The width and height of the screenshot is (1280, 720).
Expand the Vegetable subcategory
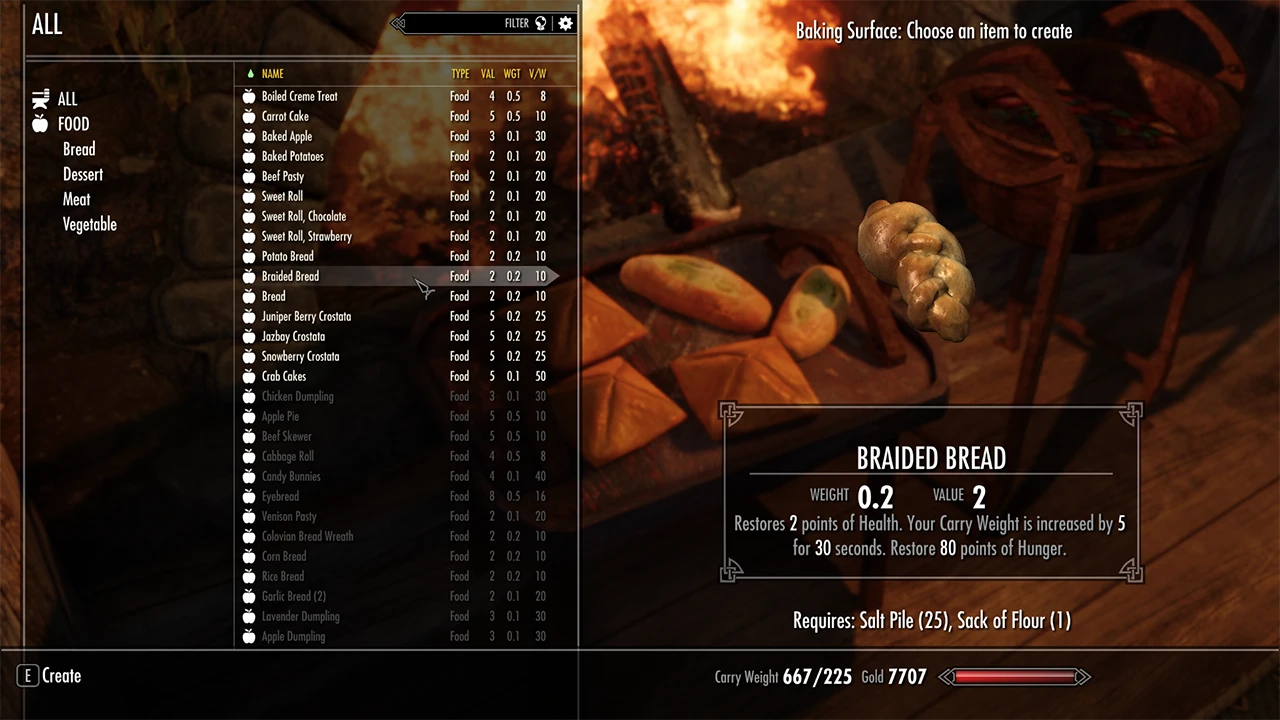89,224
